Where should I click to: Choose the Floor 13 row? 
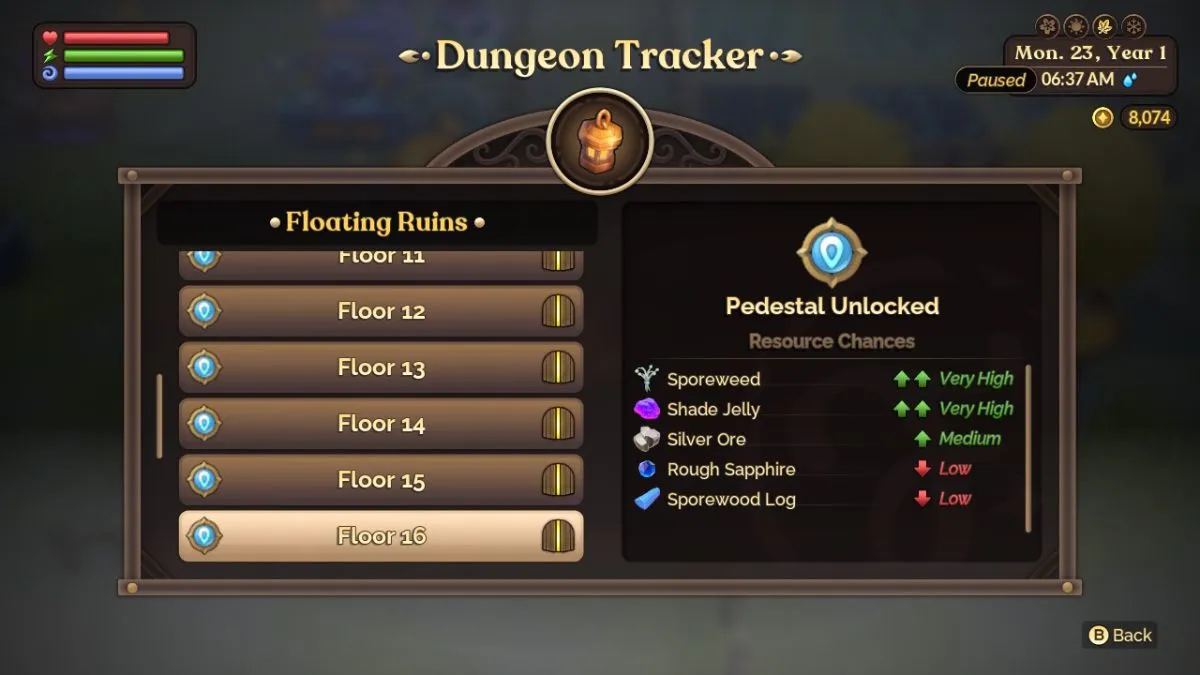380,367
